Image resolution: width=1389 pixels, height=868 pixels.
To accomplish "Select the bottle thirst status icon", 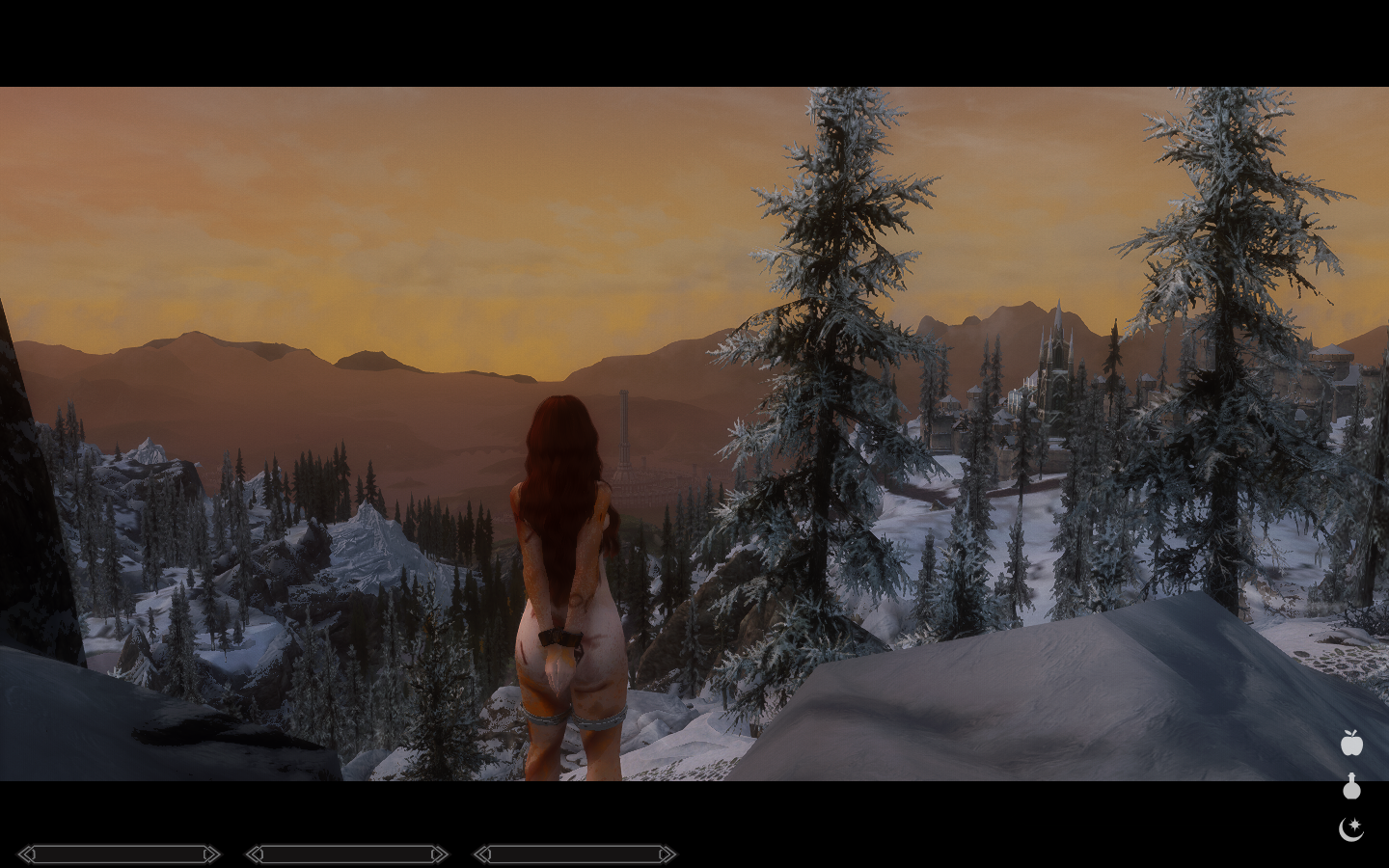I will [x=1351, y=787].
